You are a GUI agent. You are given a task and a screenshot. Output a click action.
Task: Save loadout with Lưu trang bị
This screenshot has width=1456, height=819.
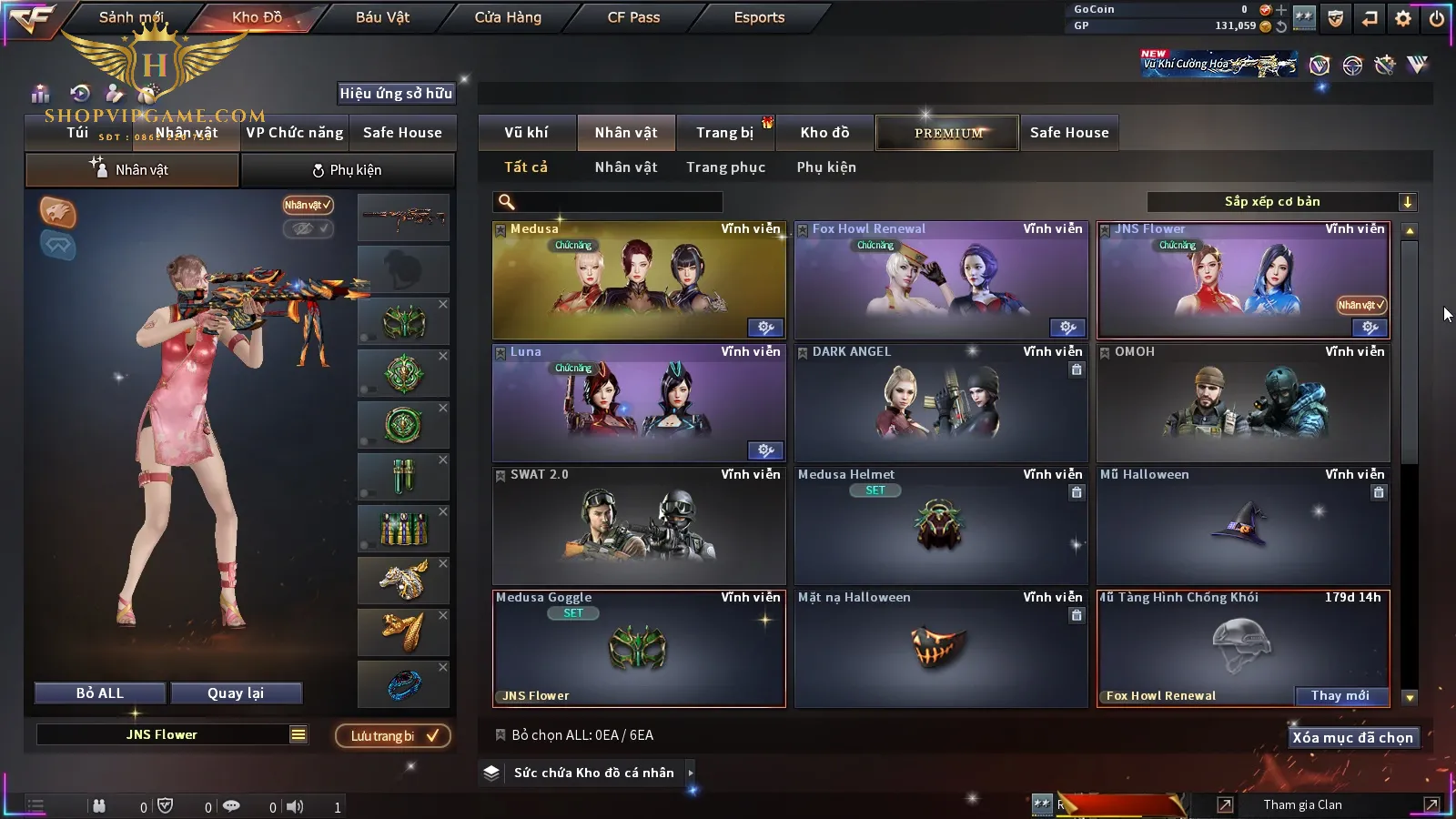click(x=393, y=736)
